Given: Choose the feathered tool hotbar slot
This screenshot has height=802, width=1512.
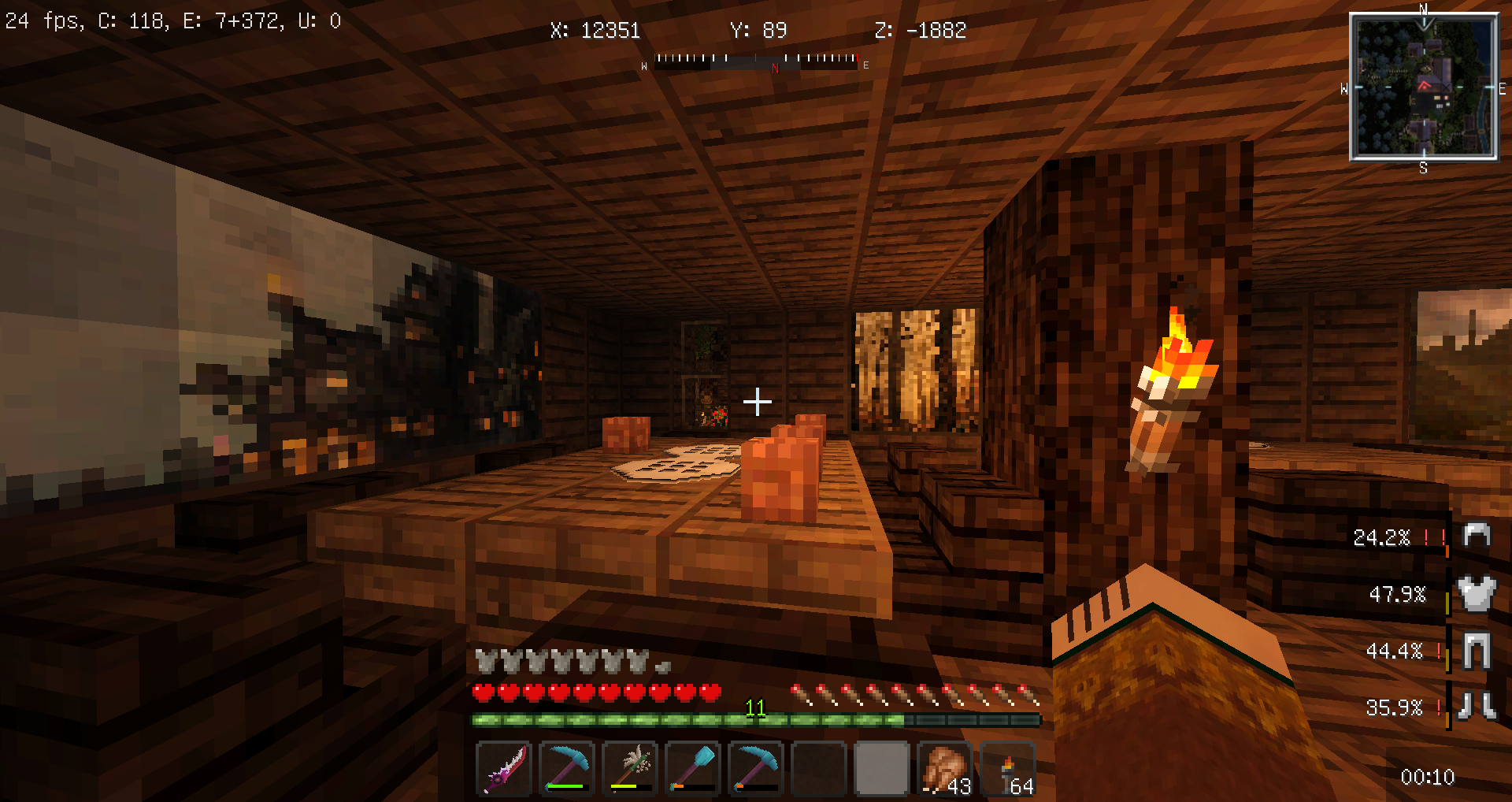Looking at the screenshot, I should click(630, 768).
